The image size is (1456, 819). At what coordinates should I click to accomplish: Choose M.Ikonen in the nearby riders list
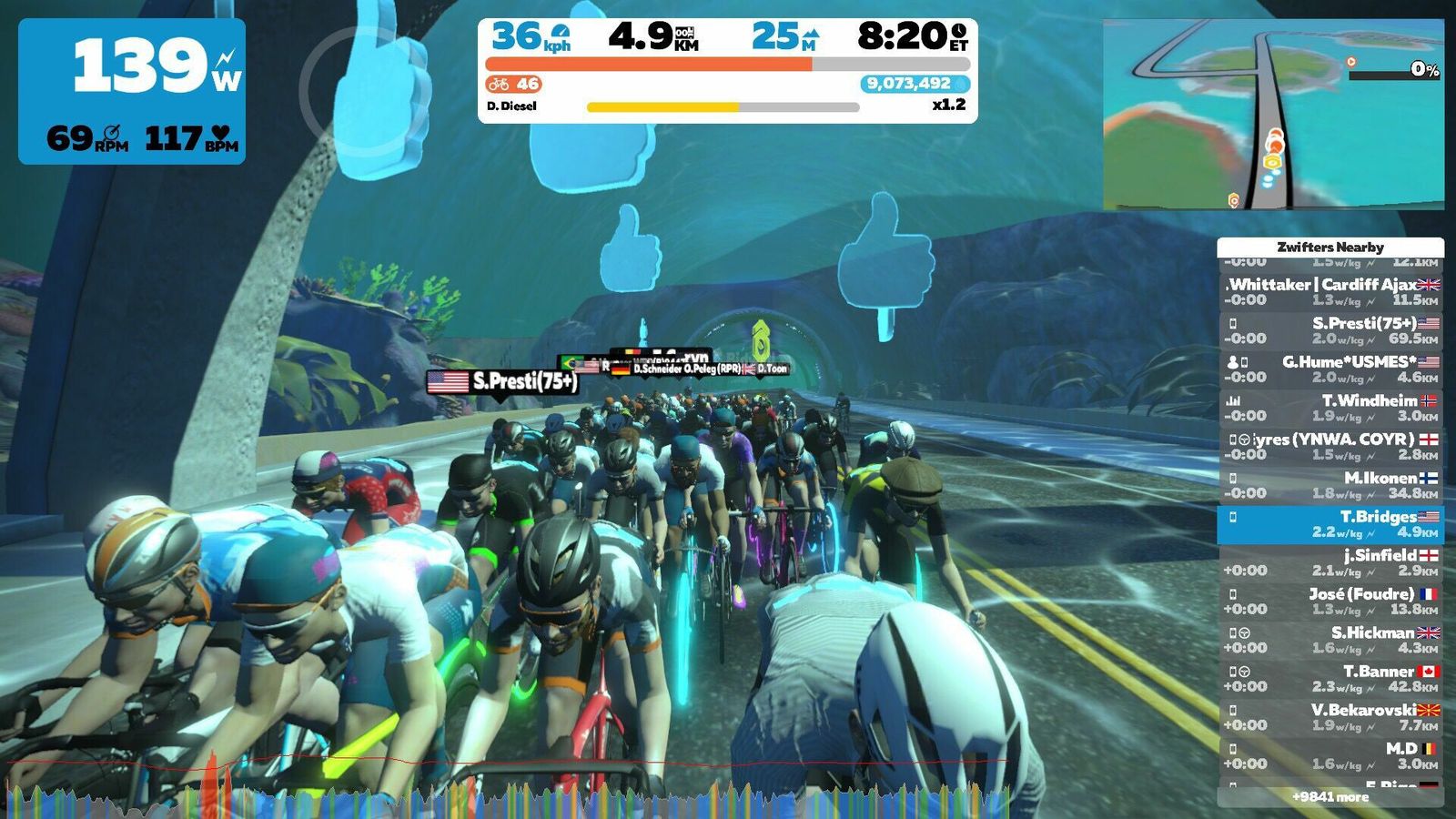(1330, 485)
